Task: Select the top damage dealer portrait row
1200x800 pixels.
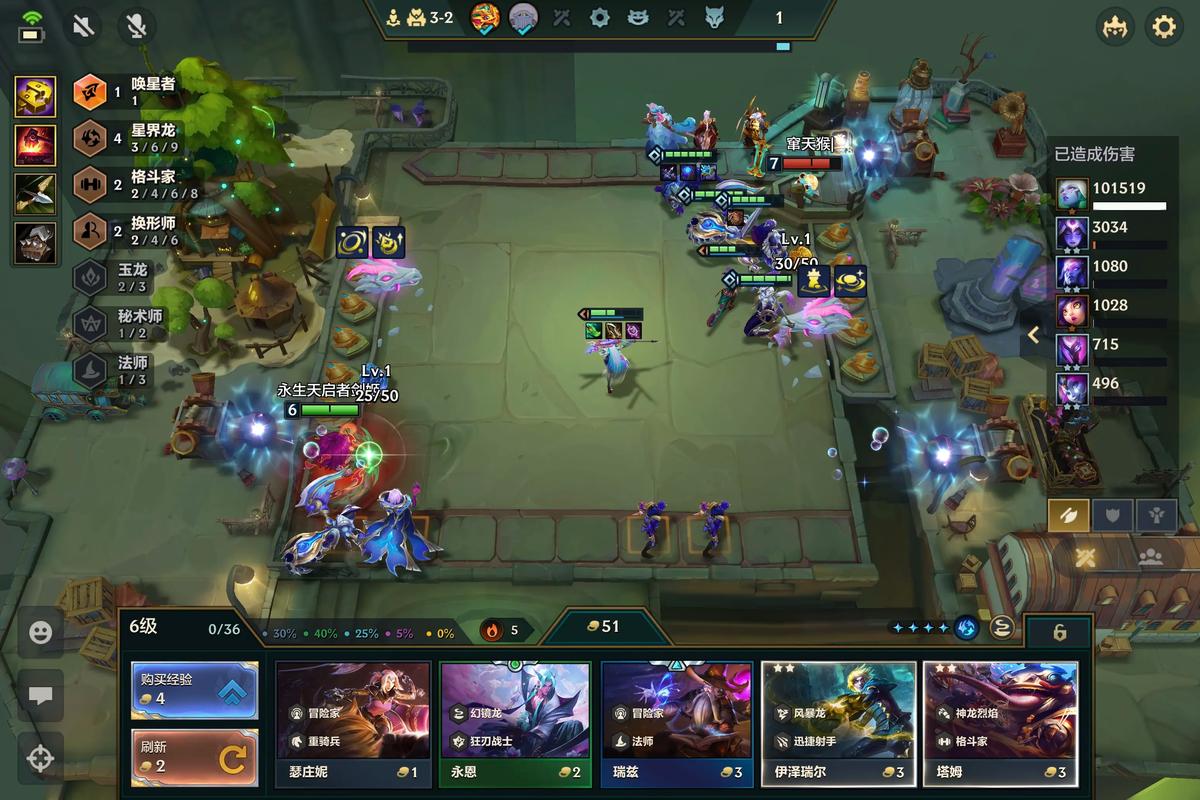Action: click(1110, 193)
